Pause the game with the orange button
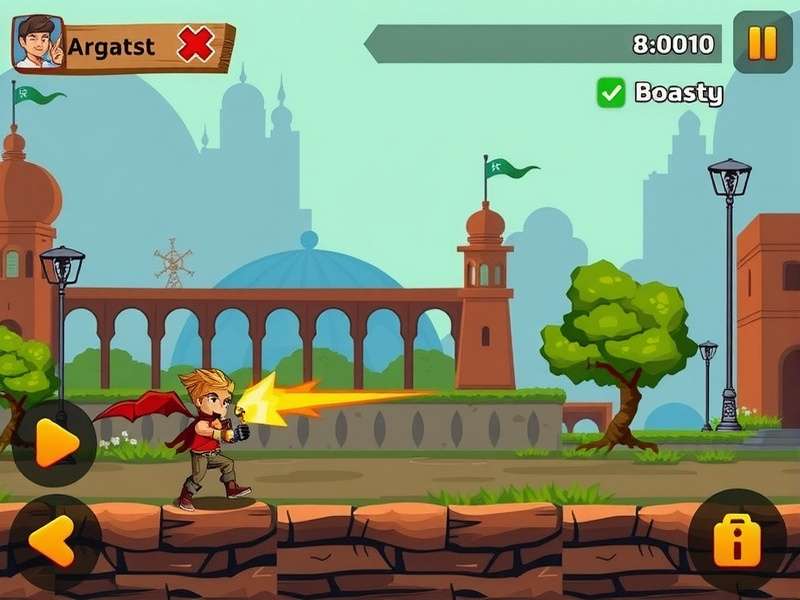The image size is (800, 600). 762,43
